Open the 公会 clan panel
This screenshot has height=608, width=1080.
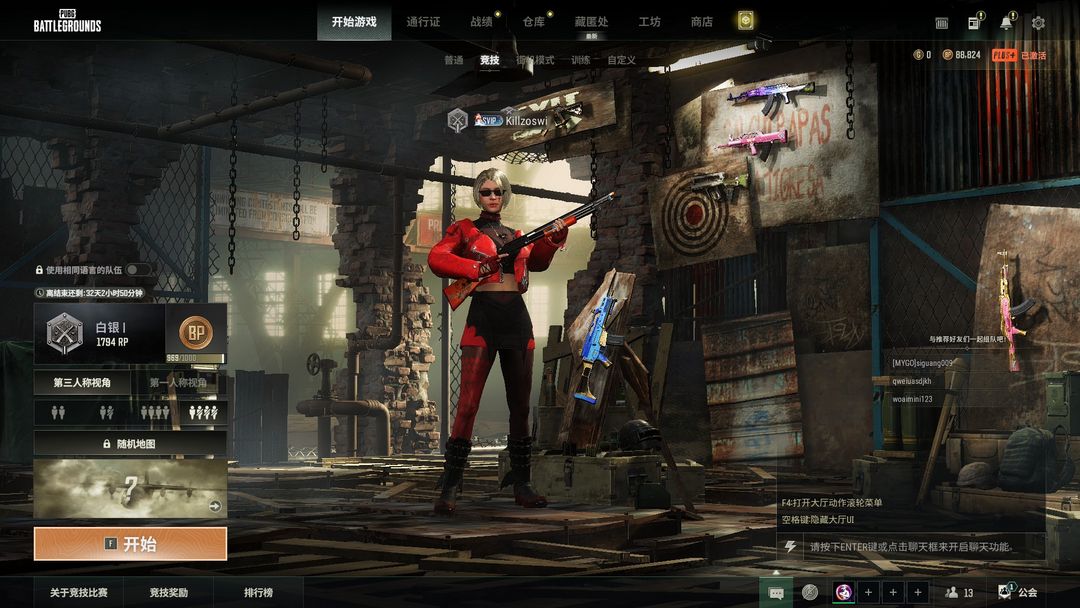tap(1019, 593)
